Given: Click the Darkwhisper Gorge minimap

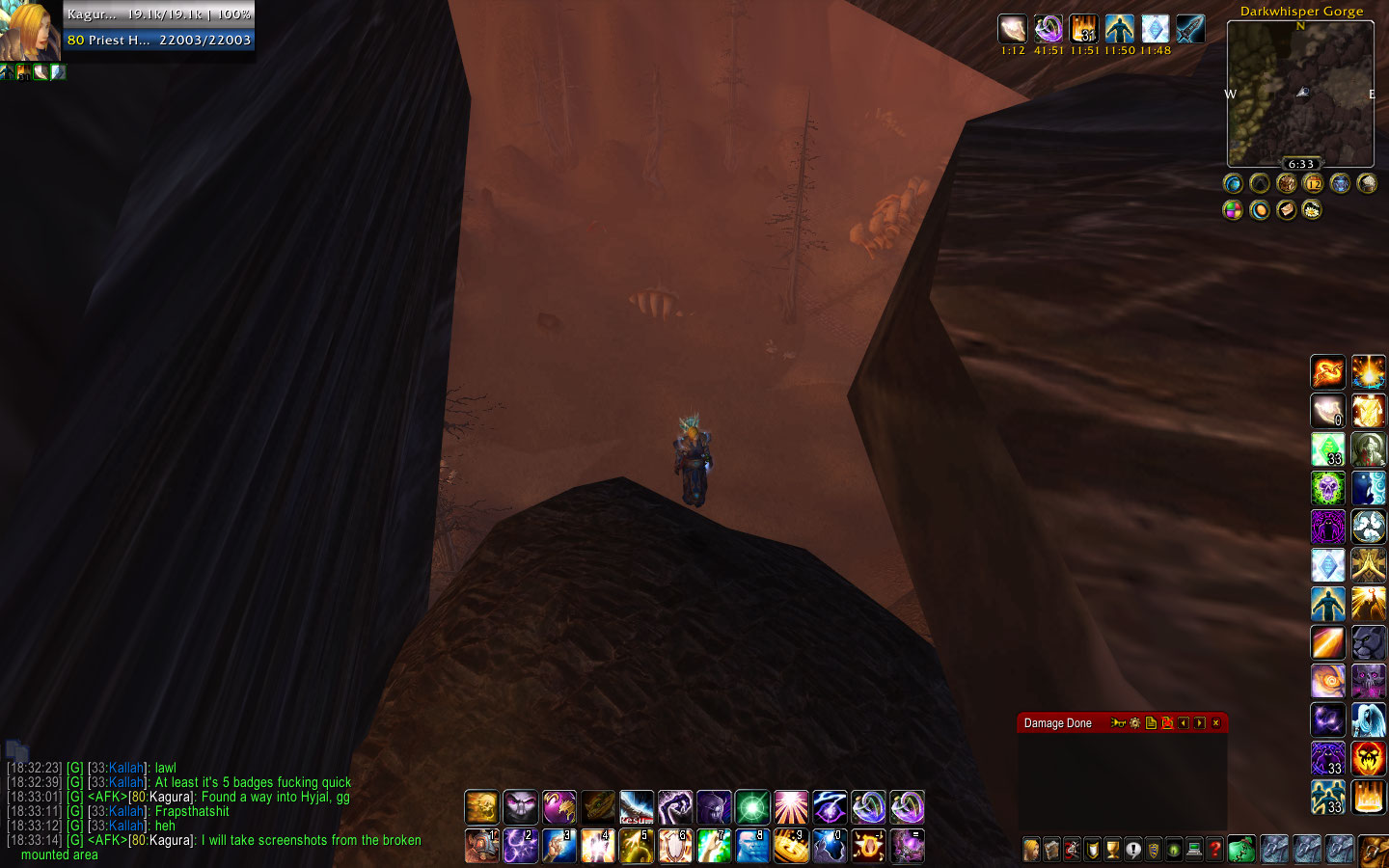Looking at the screenshot, I should 1300,94.
